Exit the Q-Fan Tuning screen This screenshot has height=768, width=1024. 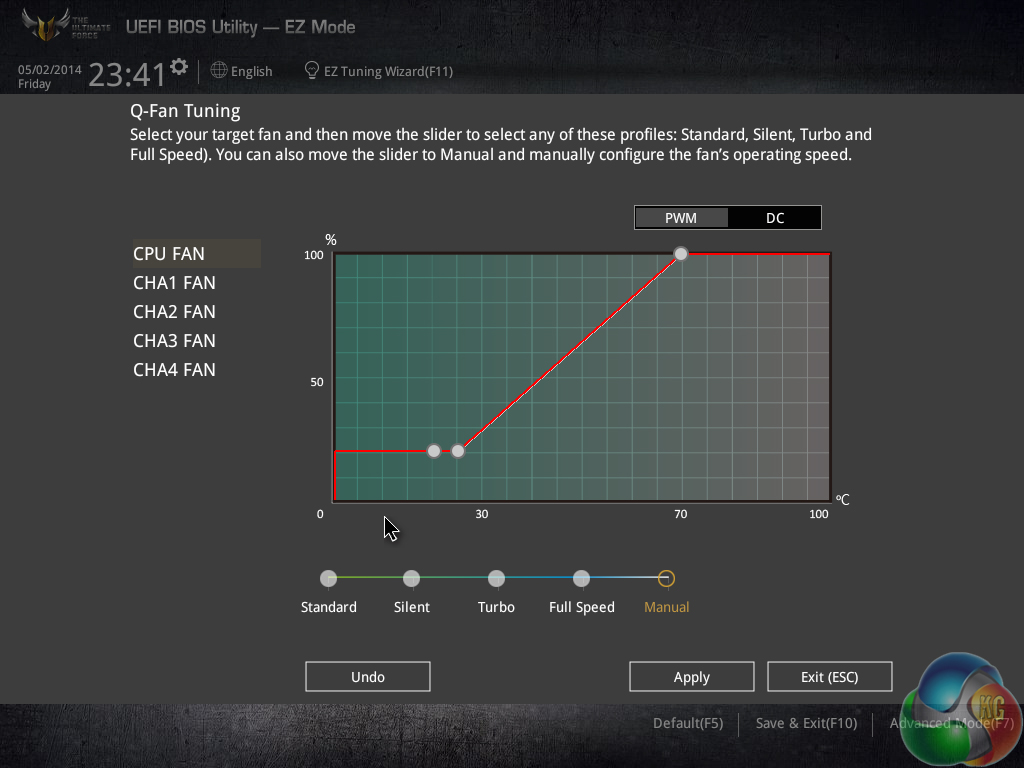coord(829,677)
